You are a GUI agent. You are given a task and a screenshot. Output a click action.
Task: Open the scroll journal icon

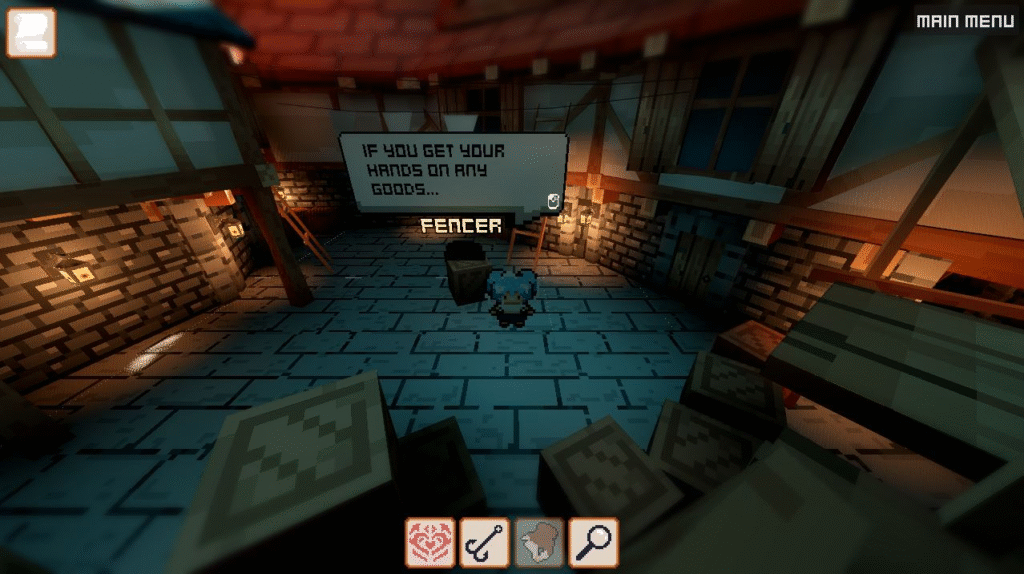pos(31,32)
